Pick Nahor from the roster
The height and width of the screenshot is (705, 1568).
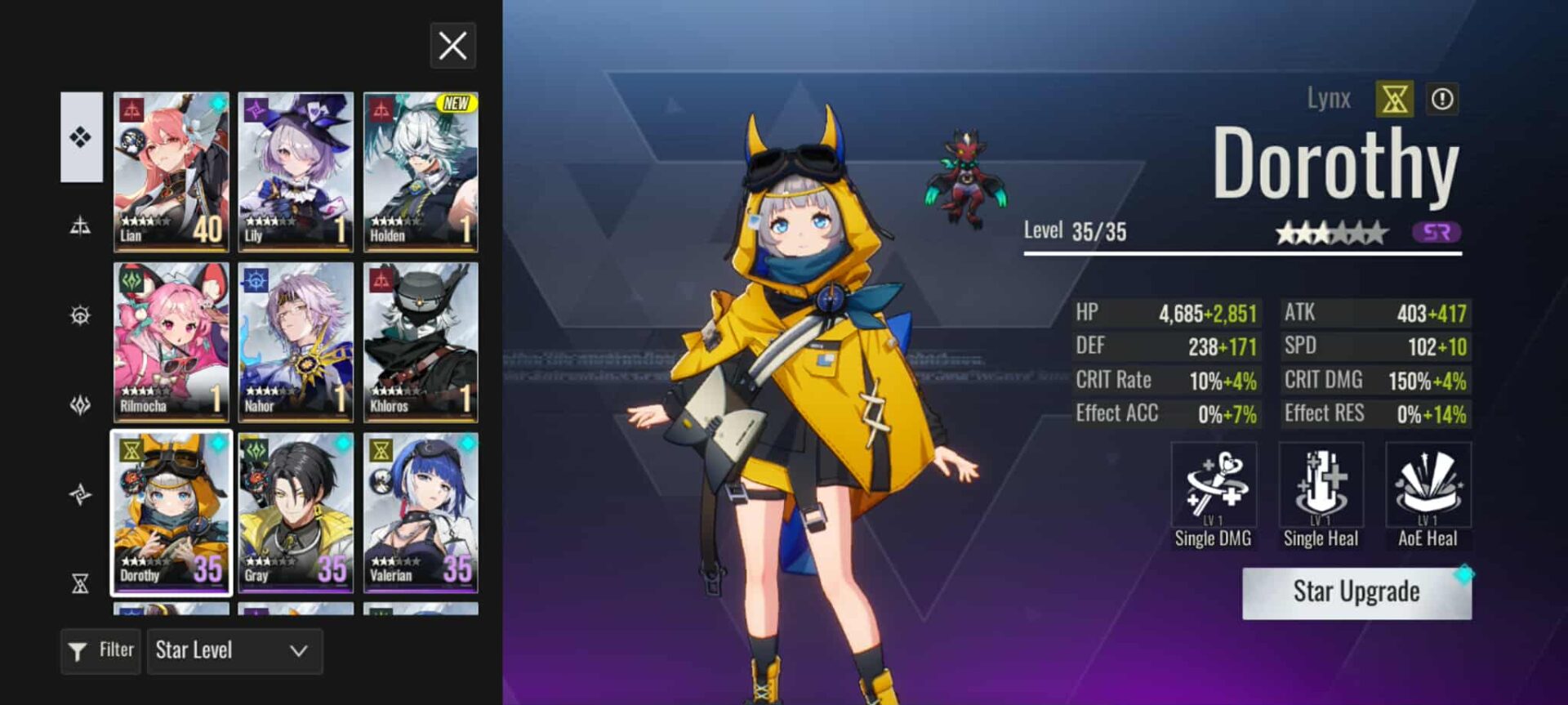pyautogui.click(x=296, y=341)
